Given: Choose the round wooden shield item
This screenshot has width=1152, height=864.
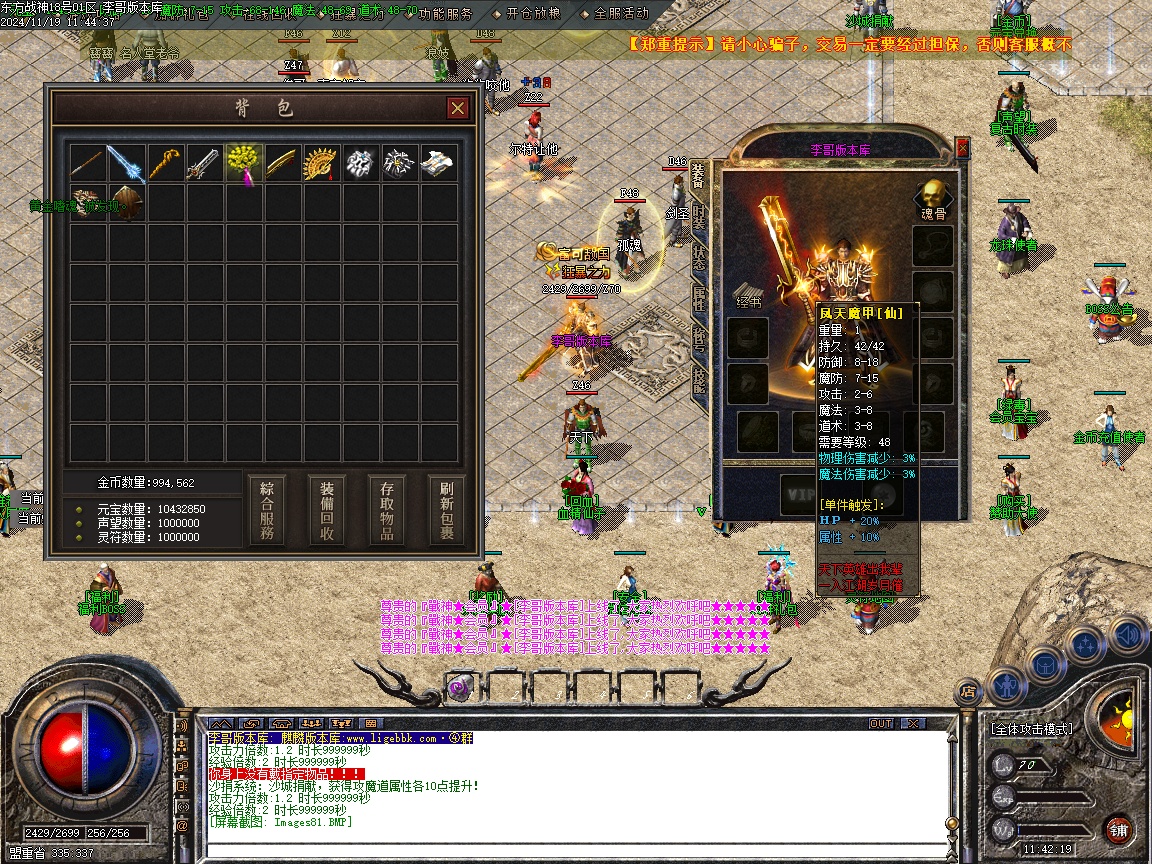Looking at the screenshot, I should click(127, 203).
